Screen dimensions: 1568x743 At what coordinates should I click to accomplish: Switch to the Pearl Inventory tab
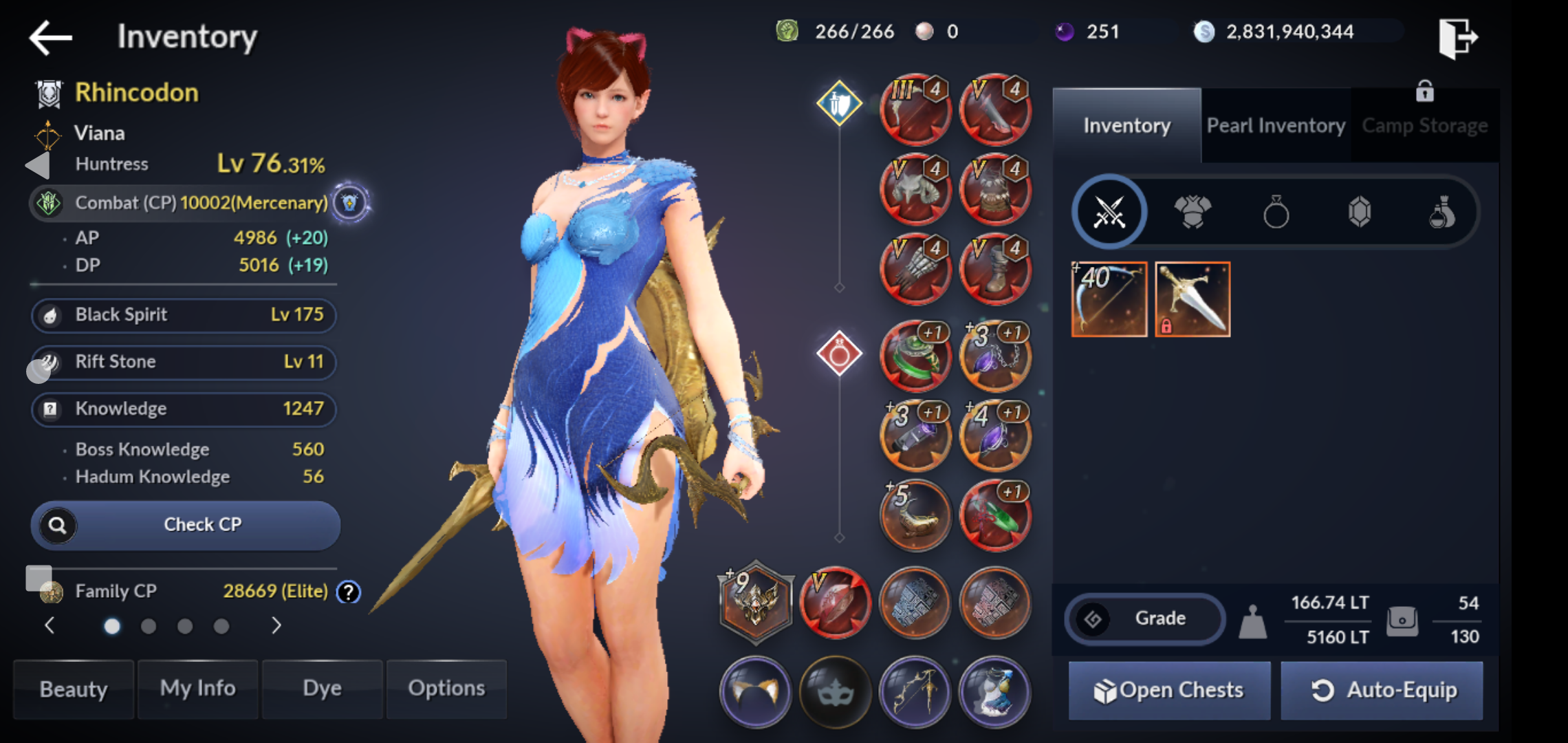pyautogui.click(x=1276, y=126)
